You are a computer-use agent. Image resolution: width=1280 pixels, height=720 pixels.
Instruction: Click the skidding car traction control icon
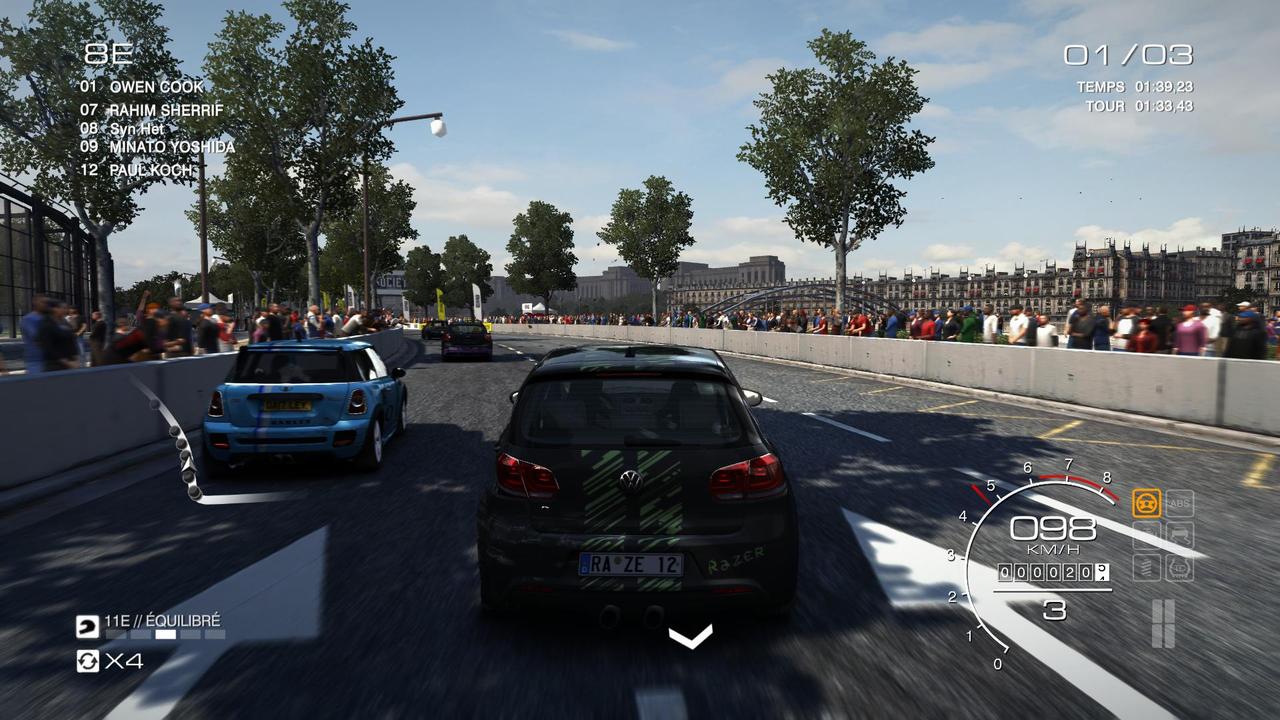(x=1180, y=535)
